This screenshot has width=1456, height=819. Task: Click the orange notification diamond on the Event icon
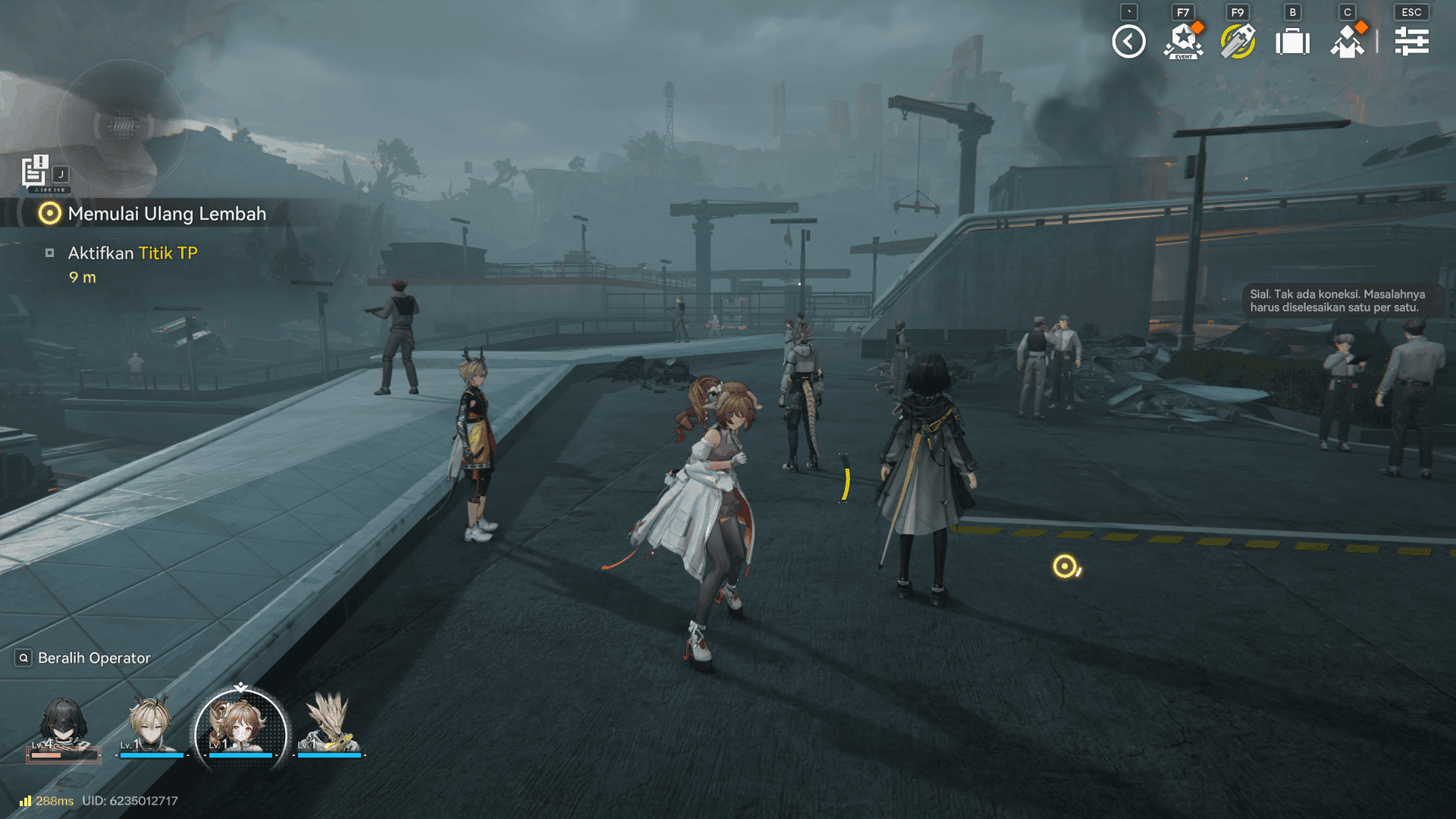[1197, 27]
